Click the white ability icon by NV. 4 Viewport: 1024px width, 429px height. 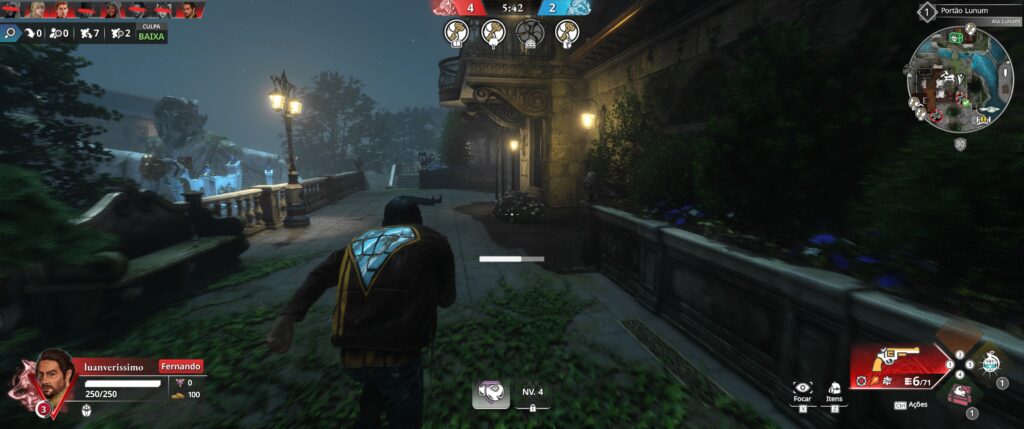[x=491, y=393]
